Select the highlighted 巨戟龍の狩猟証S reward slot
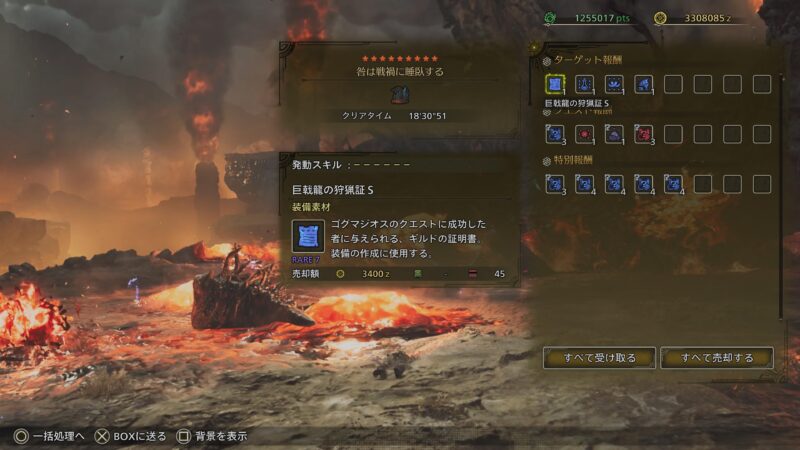 556,84
